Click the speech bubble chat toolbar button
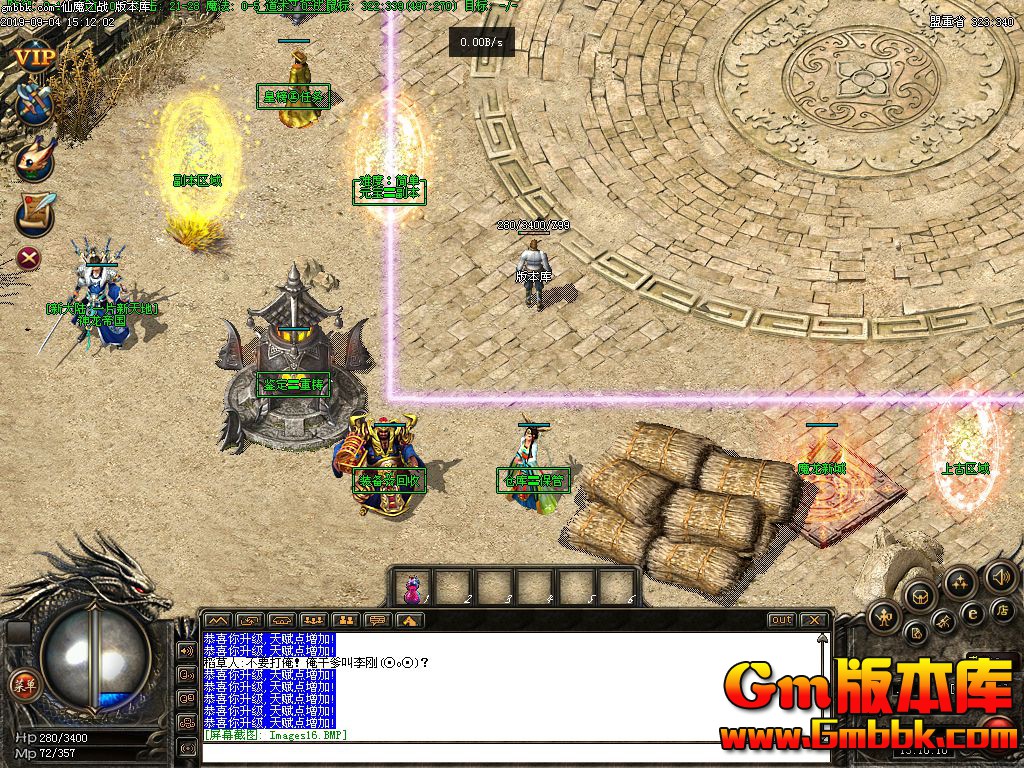Screen dimensions: 1024x768 (x=377, y=620)
